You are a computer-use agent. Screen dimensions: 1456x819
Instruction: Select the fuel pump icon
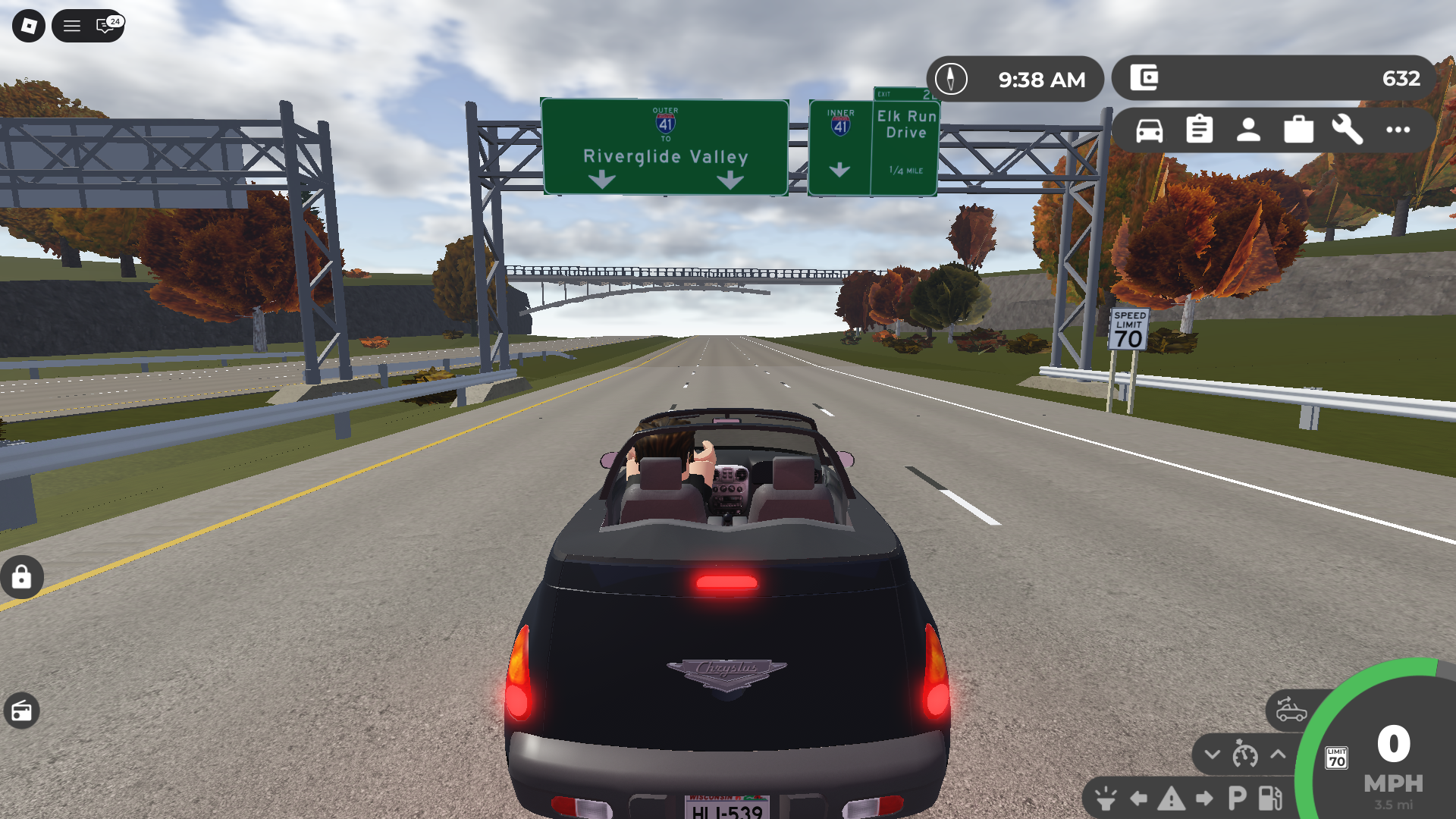tap(1269, 798)
